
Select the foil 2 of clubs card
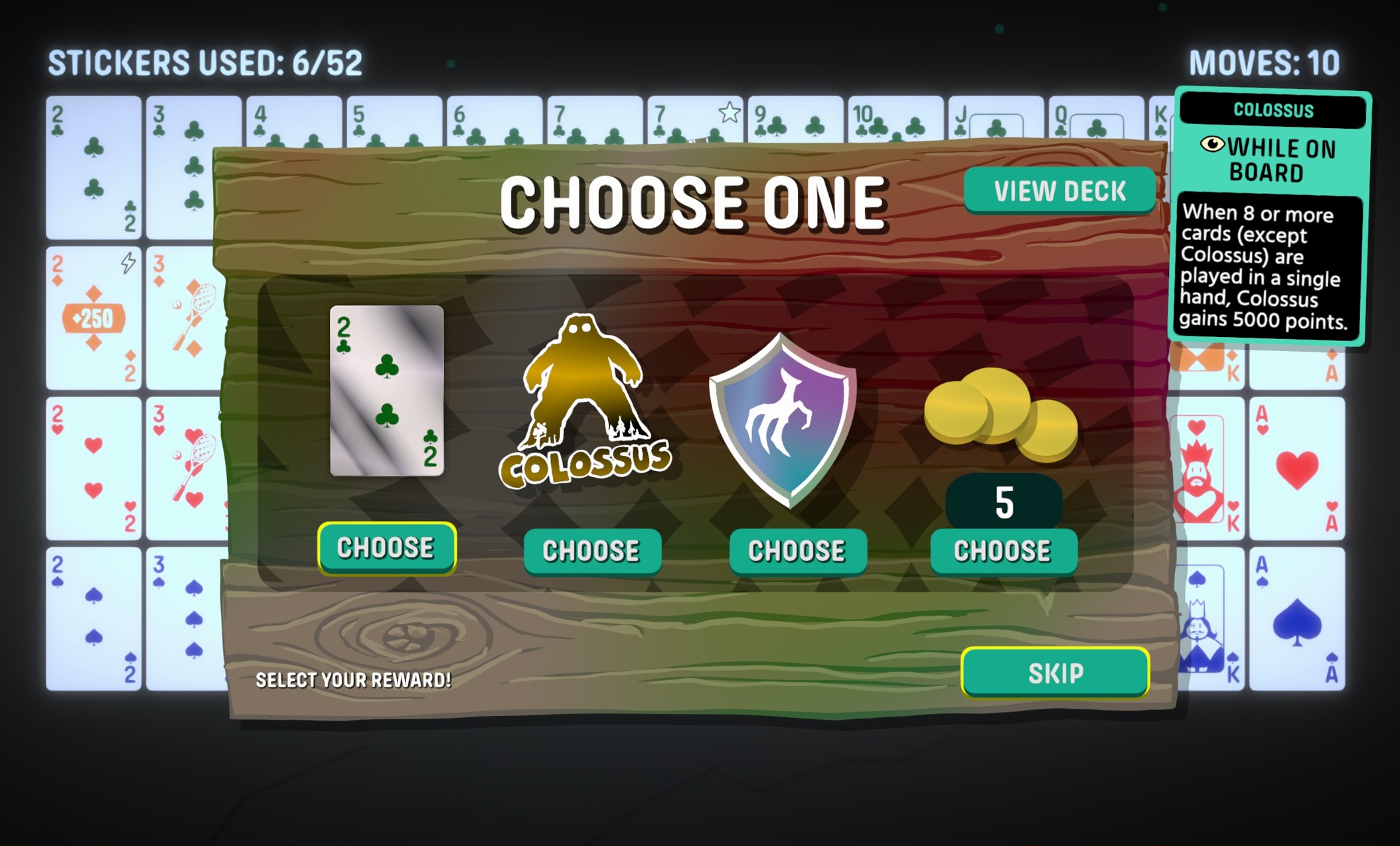tap(387, 390)
